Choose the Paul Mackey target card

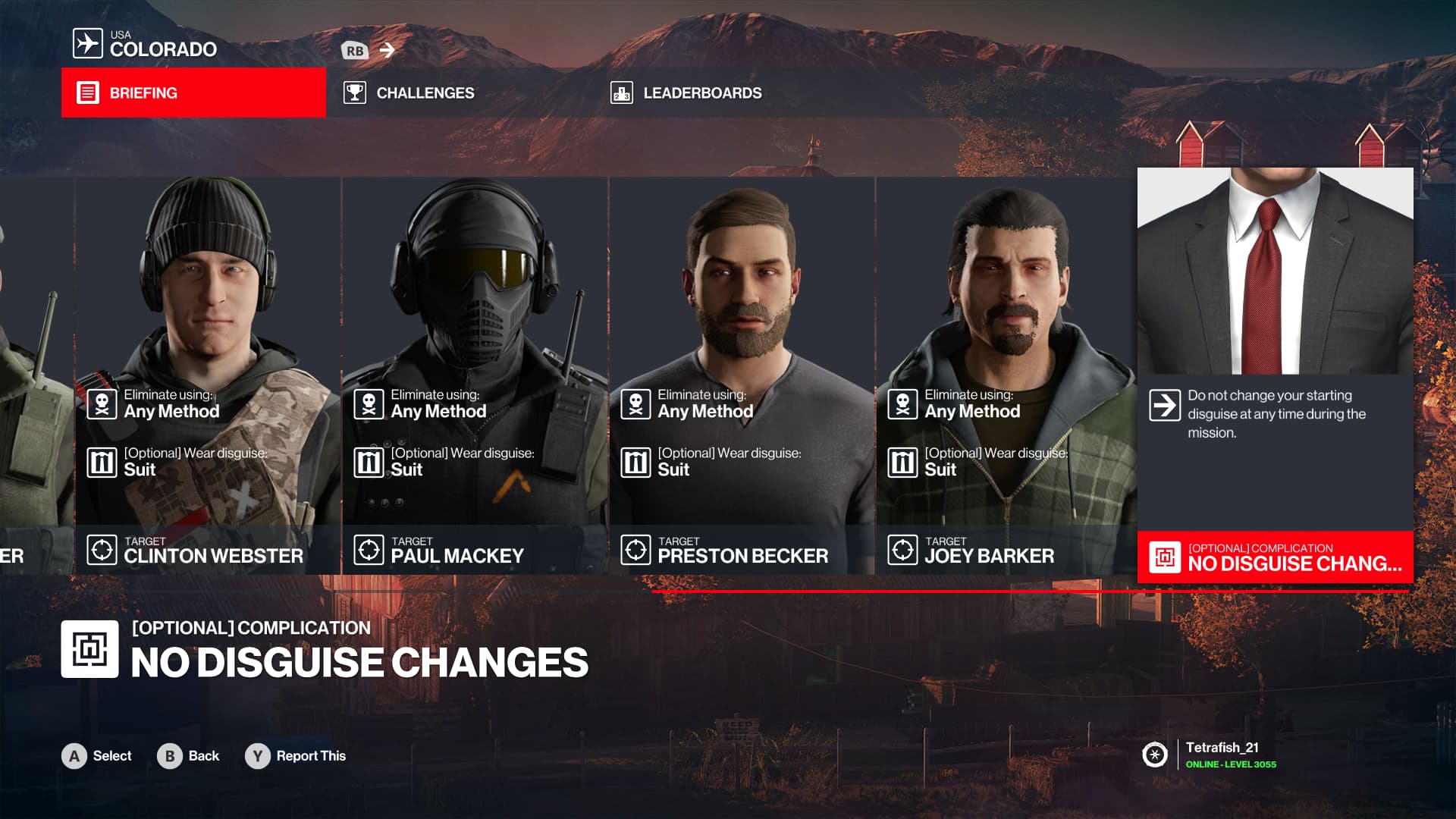point(475,375)
